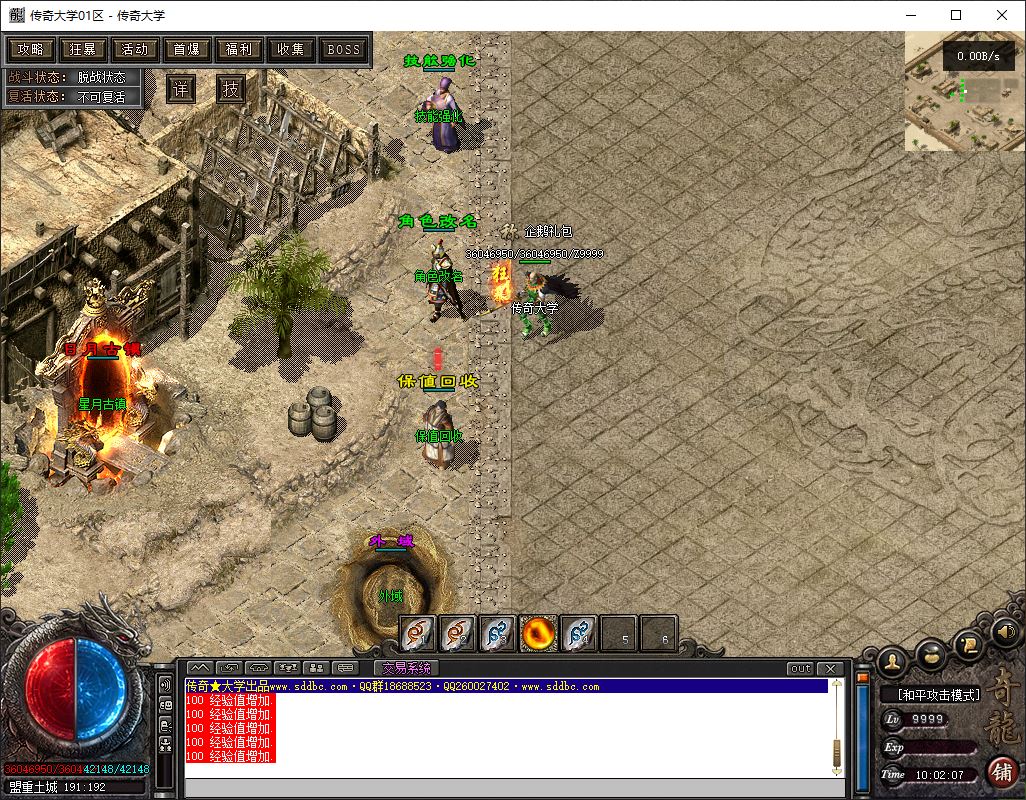This screenshot has height=800, width=1026.
Task: Click the chat panel's out button
Action: click(x=800, y=668)
